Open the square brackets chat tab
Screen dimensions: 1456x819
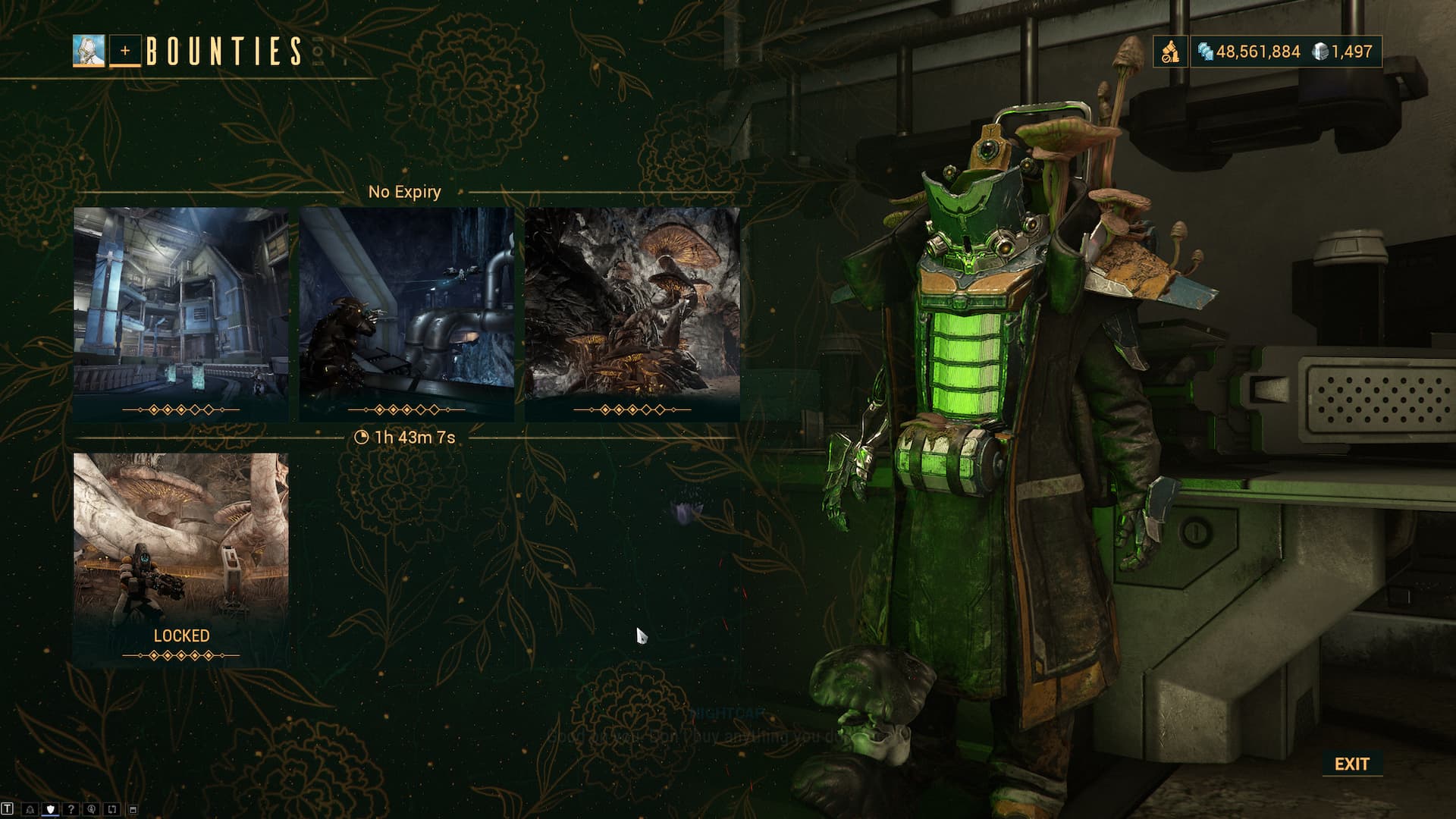click(x=112, y=809)
